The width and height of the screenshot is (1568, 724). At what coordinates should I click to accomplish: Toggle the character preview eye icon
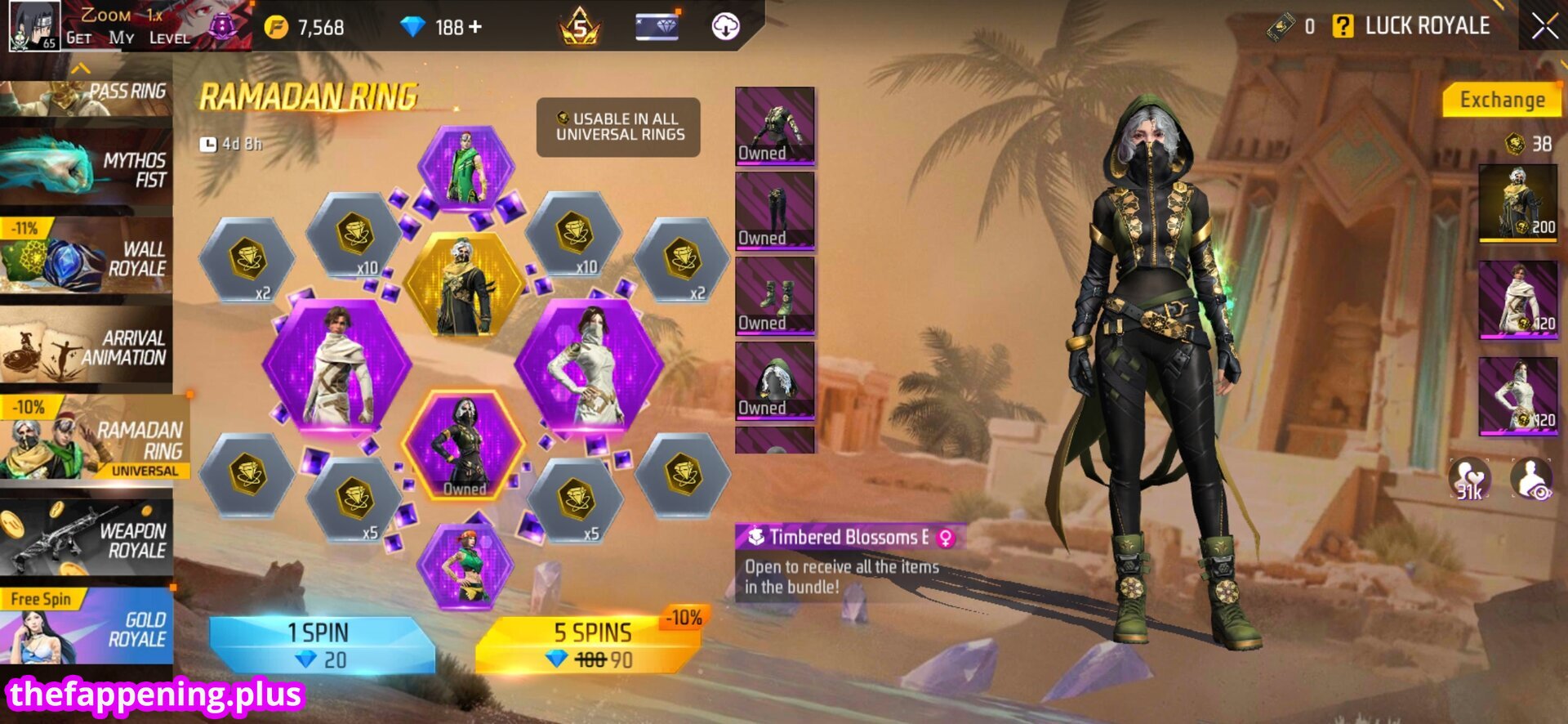point(1531,480)
